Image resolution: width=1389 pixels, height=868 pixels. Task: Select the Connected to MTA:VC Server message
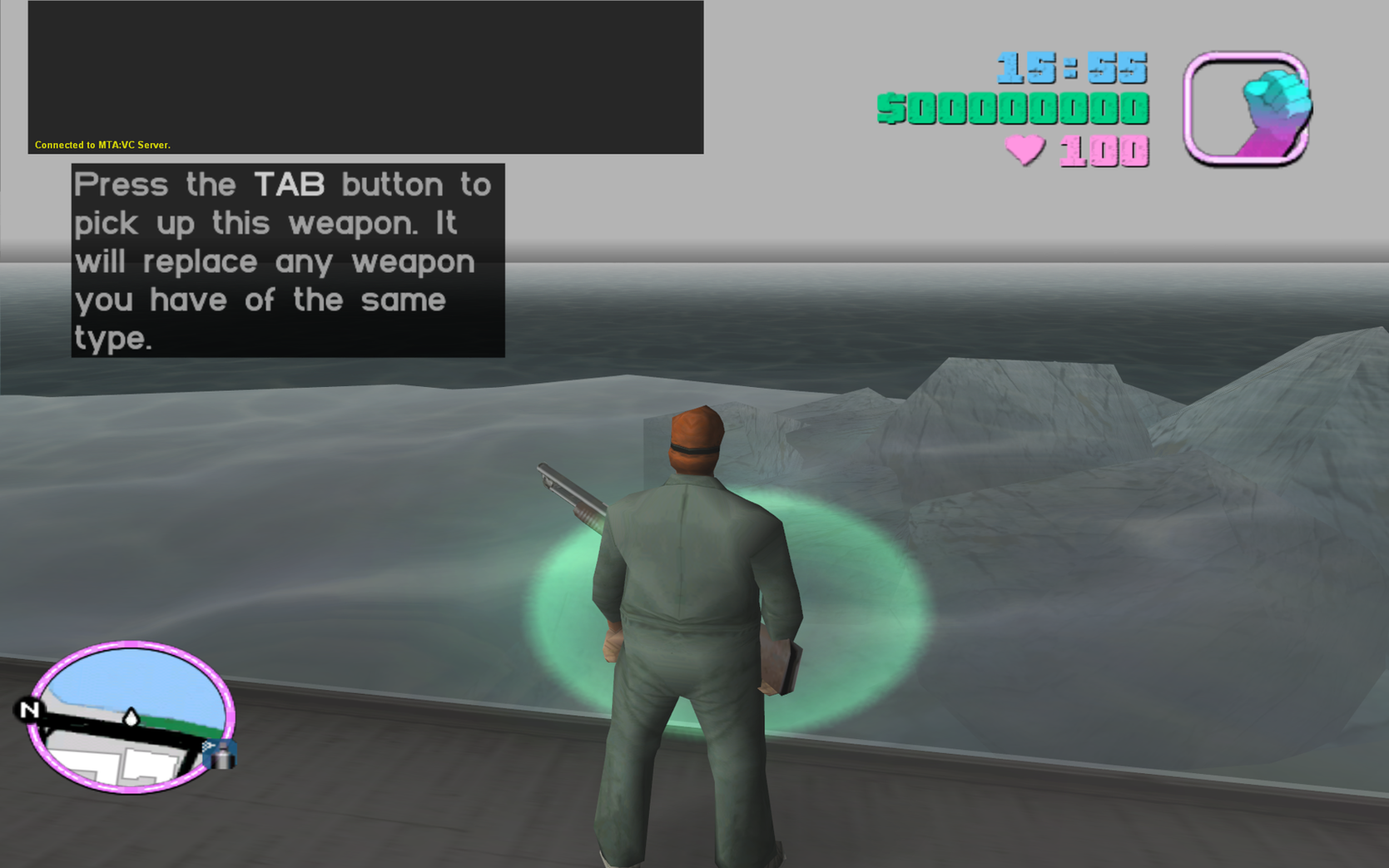pyautogui.click(x=102, y=144)
